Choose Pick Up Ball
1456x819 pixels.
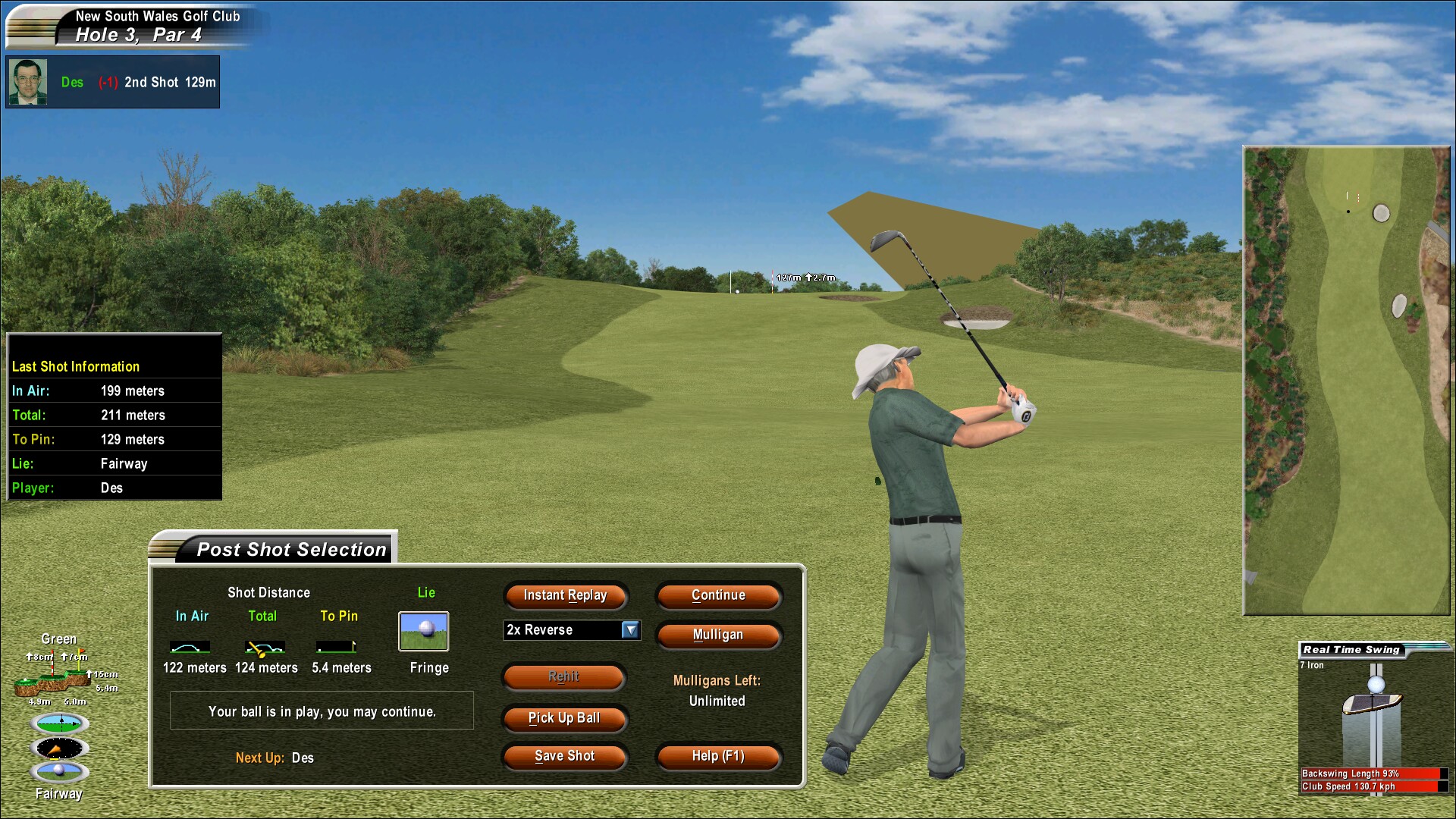coord(564,718)
